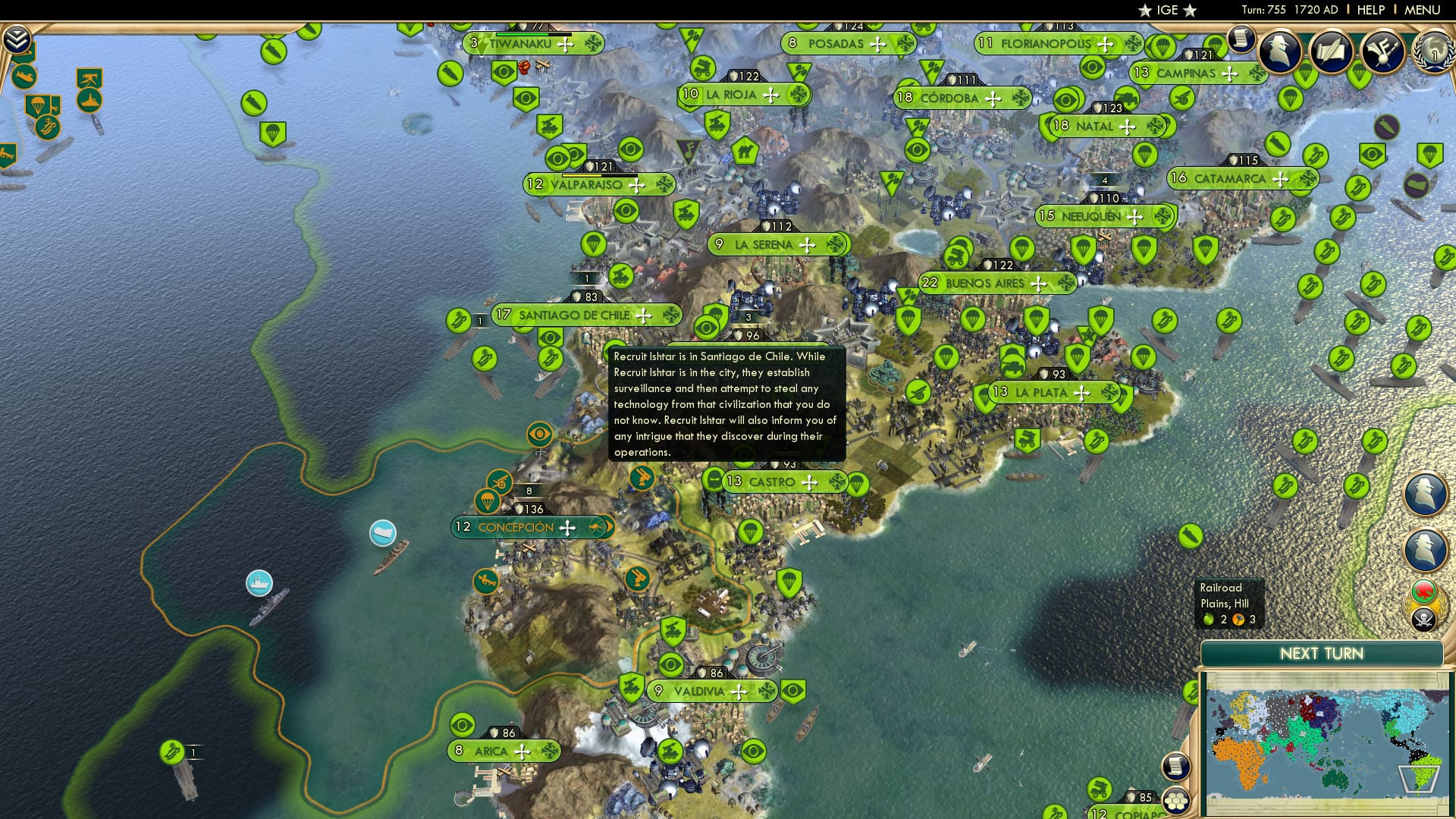Open map options via the scroll icon beside minimap

click(1176, 766)
